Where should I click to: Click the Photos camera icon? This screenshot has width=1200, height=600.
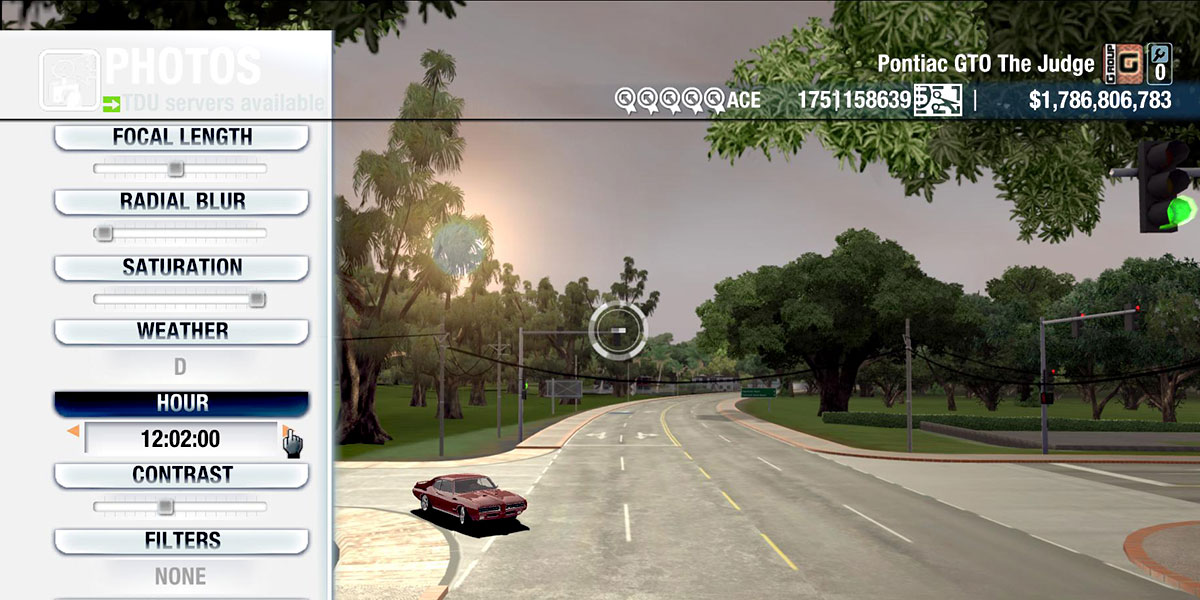pos(69,79)
